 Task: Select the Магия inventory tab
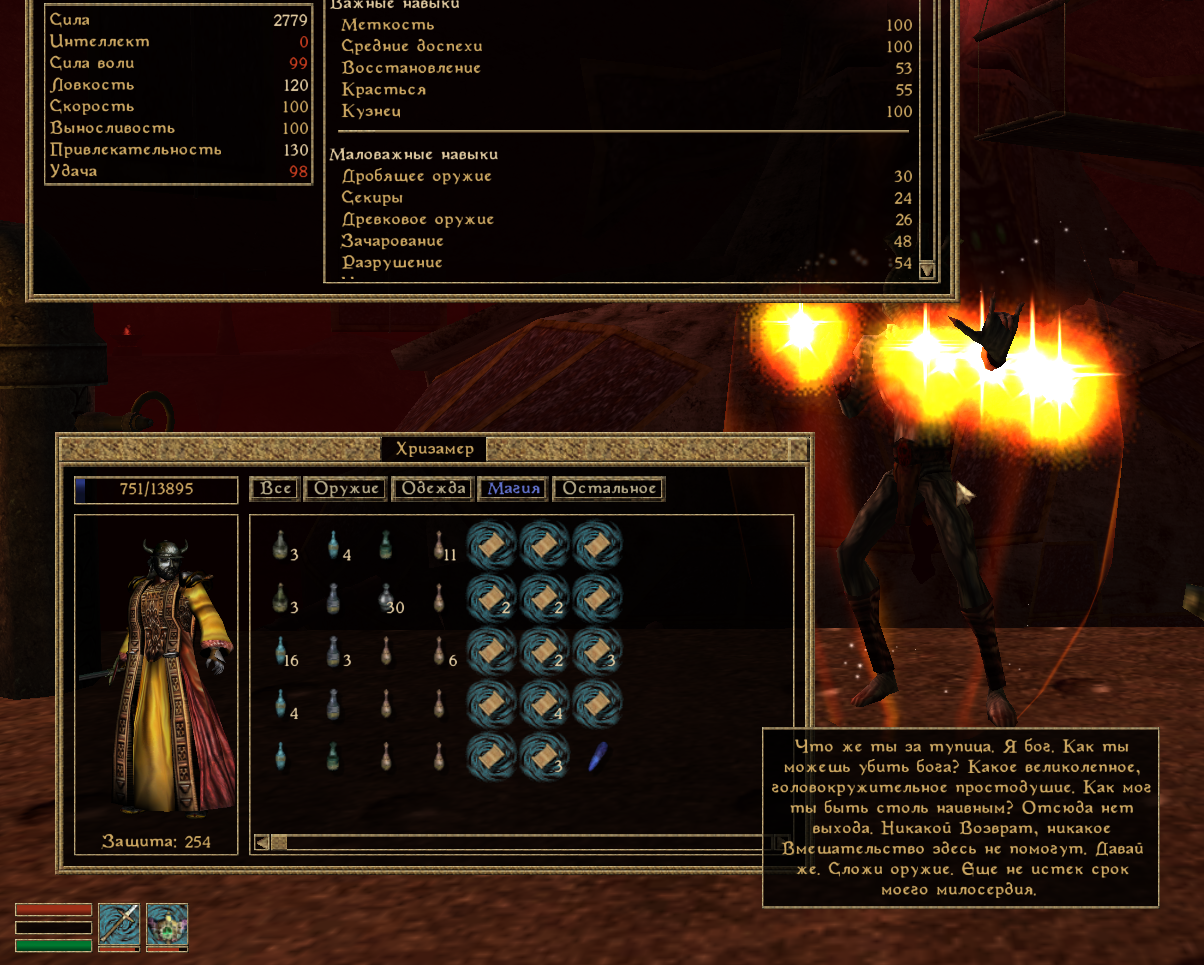pos(514,489)
